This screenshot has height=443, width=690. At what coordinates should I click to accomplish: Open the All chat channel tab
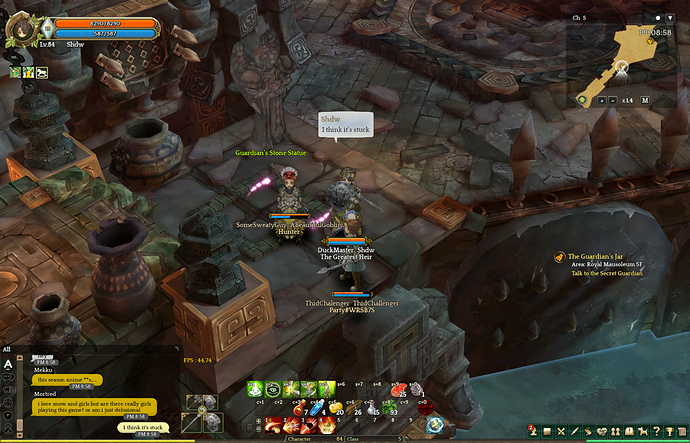coord(7,349)
